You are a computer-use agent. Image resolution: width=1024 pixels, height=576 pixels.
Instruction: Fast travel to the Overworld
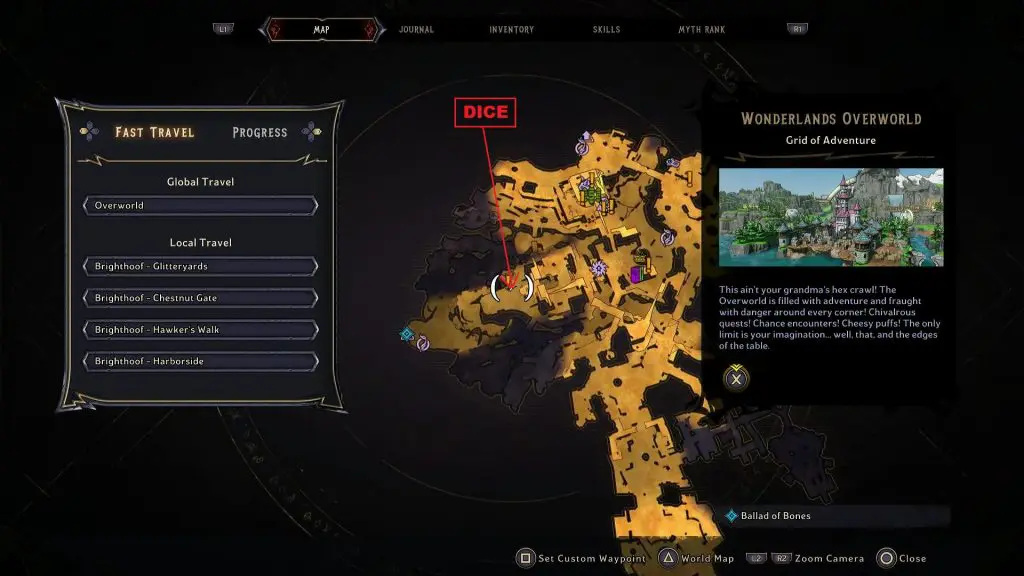coord(201,206)
